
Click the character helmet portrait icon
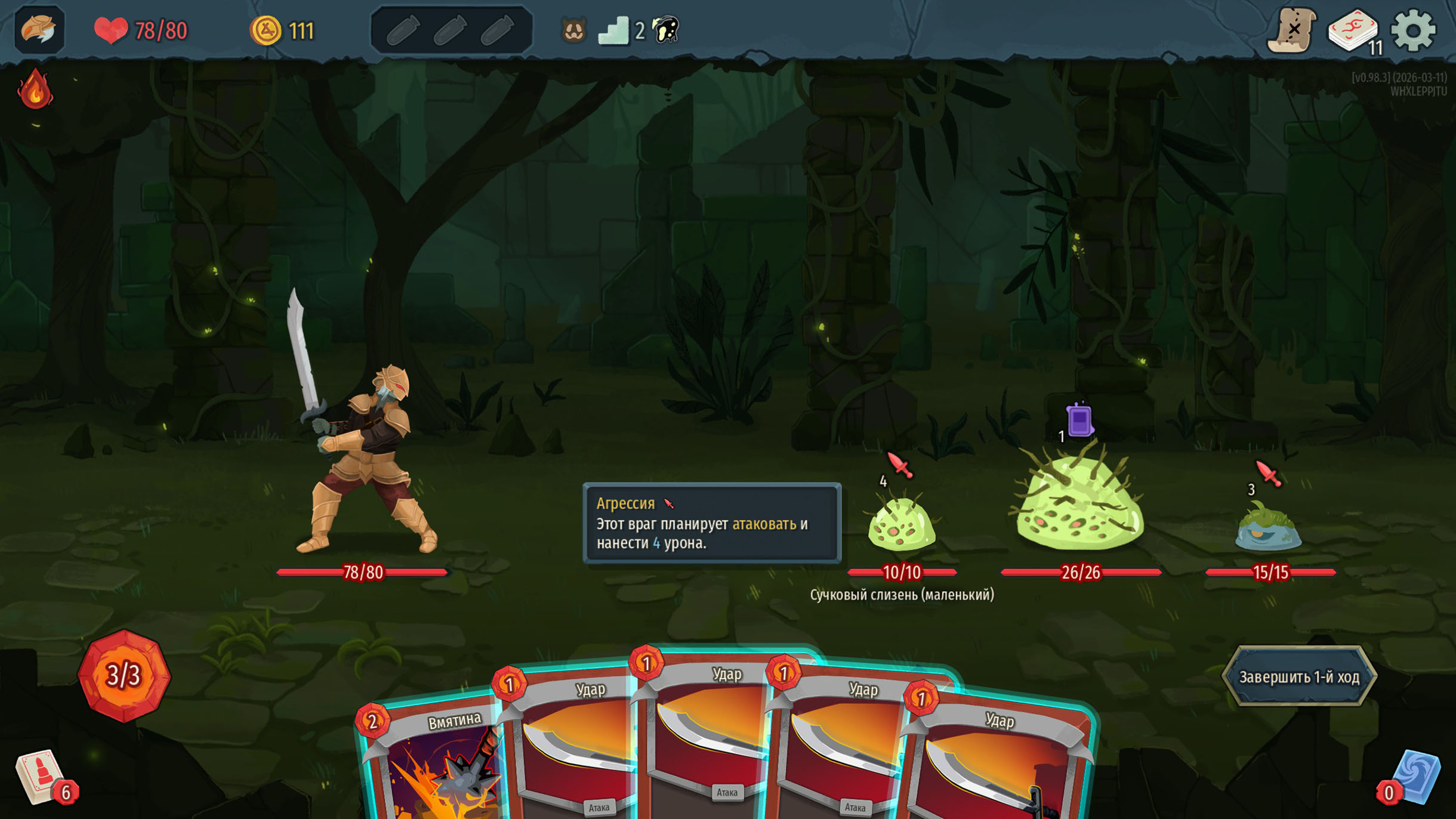(39, 30)
